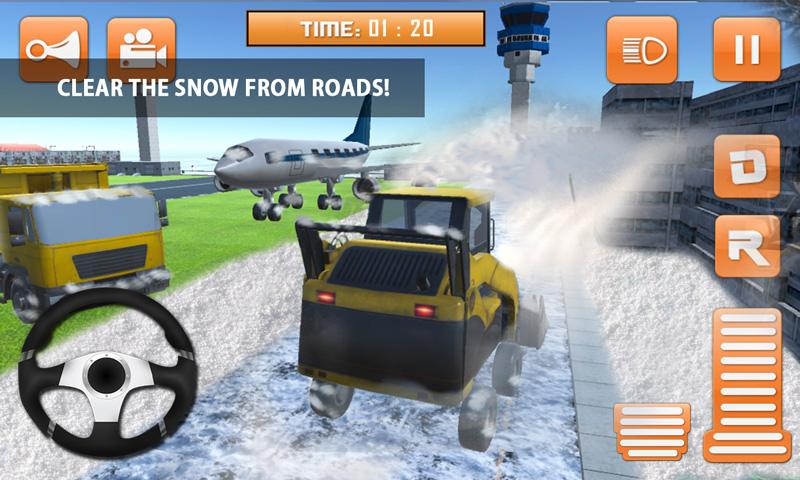
Task: Tap the tall accelerator pedal
Action: click(748, 385)
